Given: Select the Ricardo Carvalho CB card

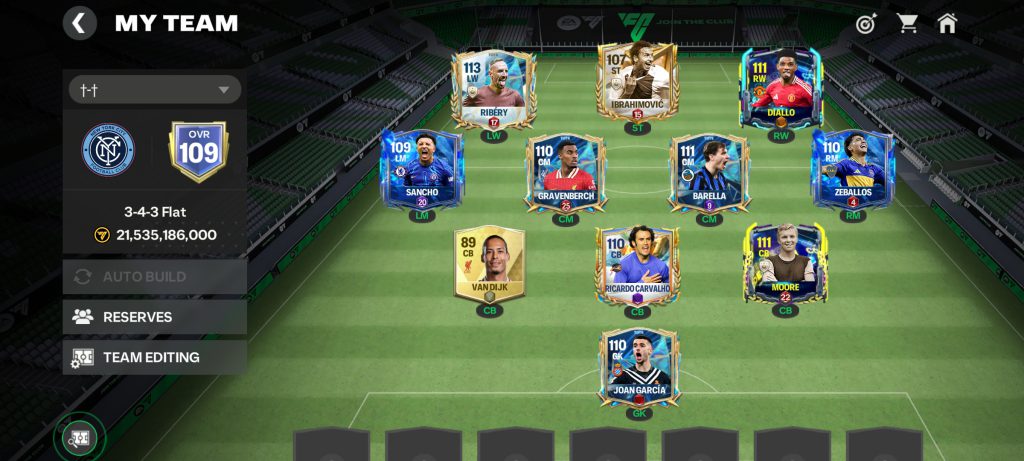Looking at the screenshot, I should click(x=637, y=265).
